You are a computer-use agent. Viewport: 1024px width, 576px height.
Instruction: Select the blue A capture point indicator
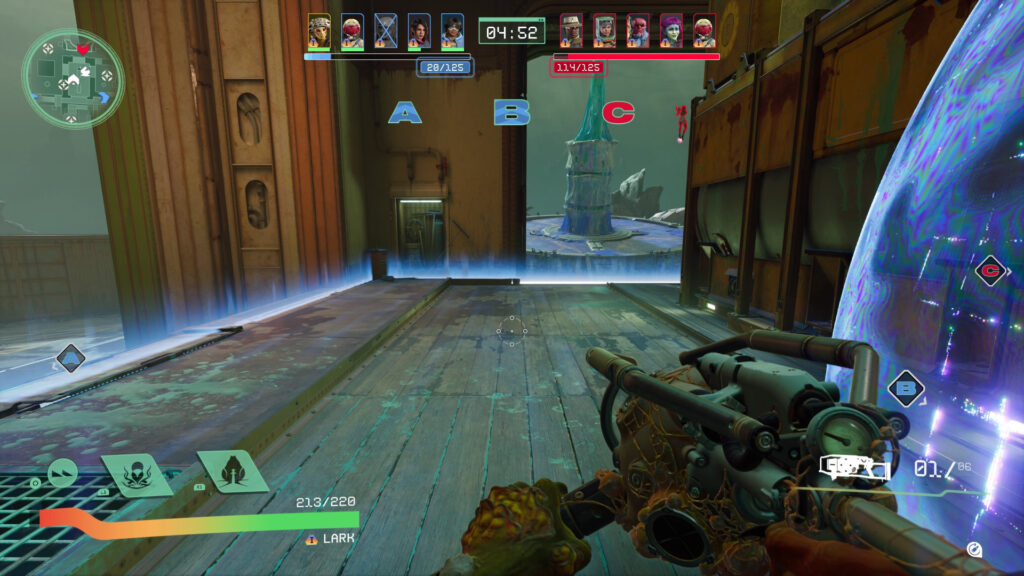(404, 112)
